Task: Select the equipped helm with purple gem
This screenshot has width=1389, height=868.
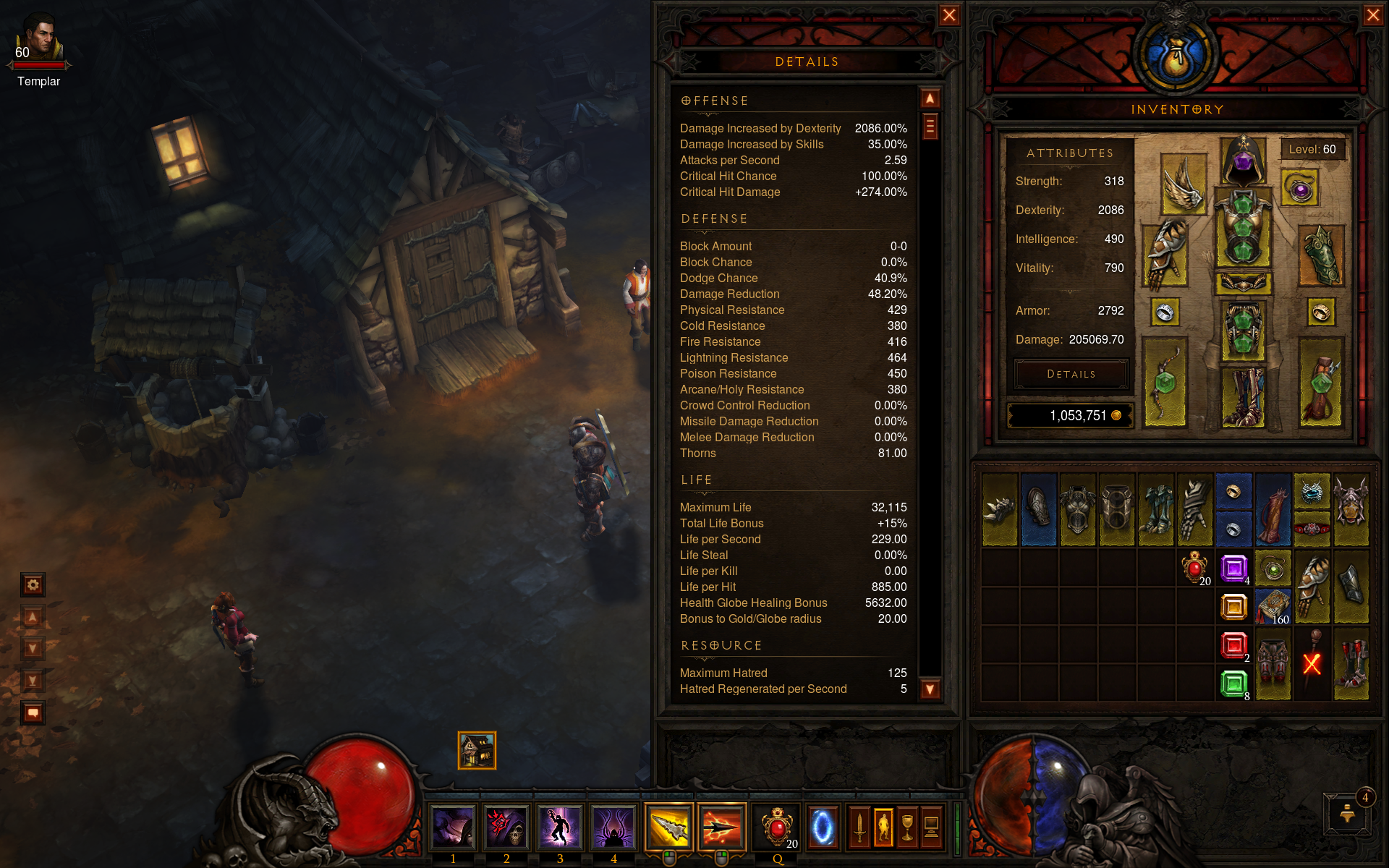Action: (1243, 159)
